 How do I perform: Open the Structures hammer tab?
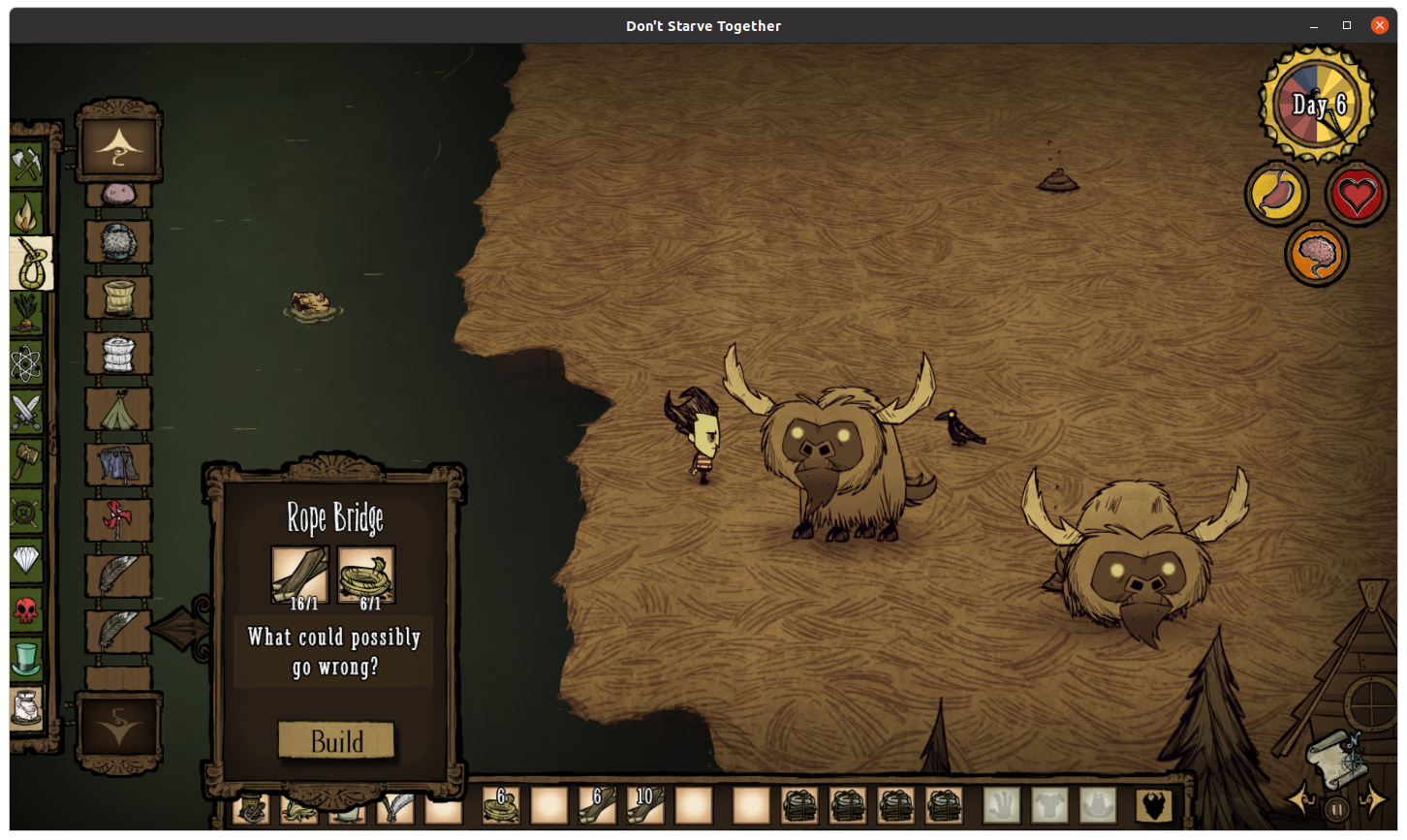[26, 460]
